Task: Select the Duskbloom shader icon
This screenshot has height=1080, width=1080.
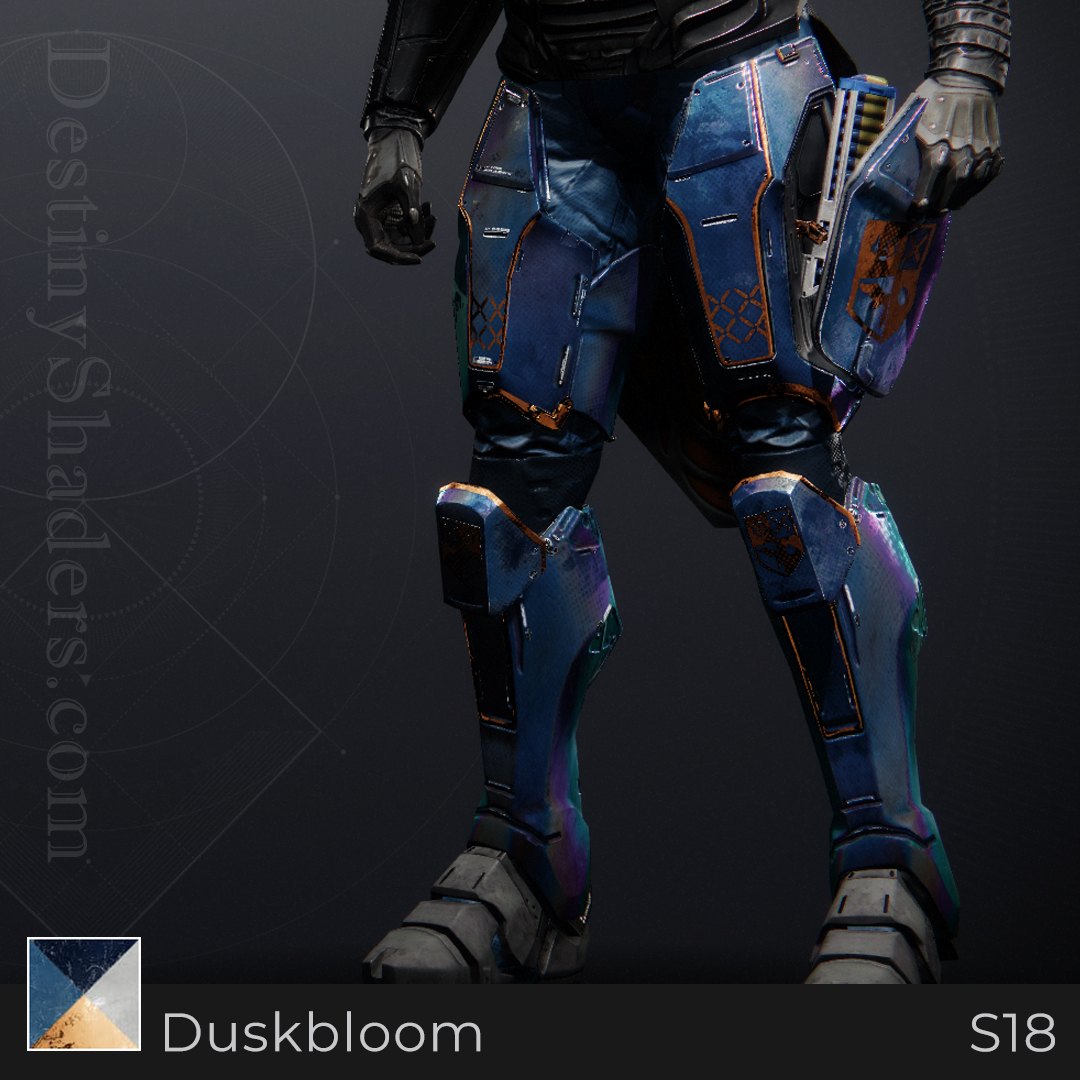Action: [x=84, y=993]
